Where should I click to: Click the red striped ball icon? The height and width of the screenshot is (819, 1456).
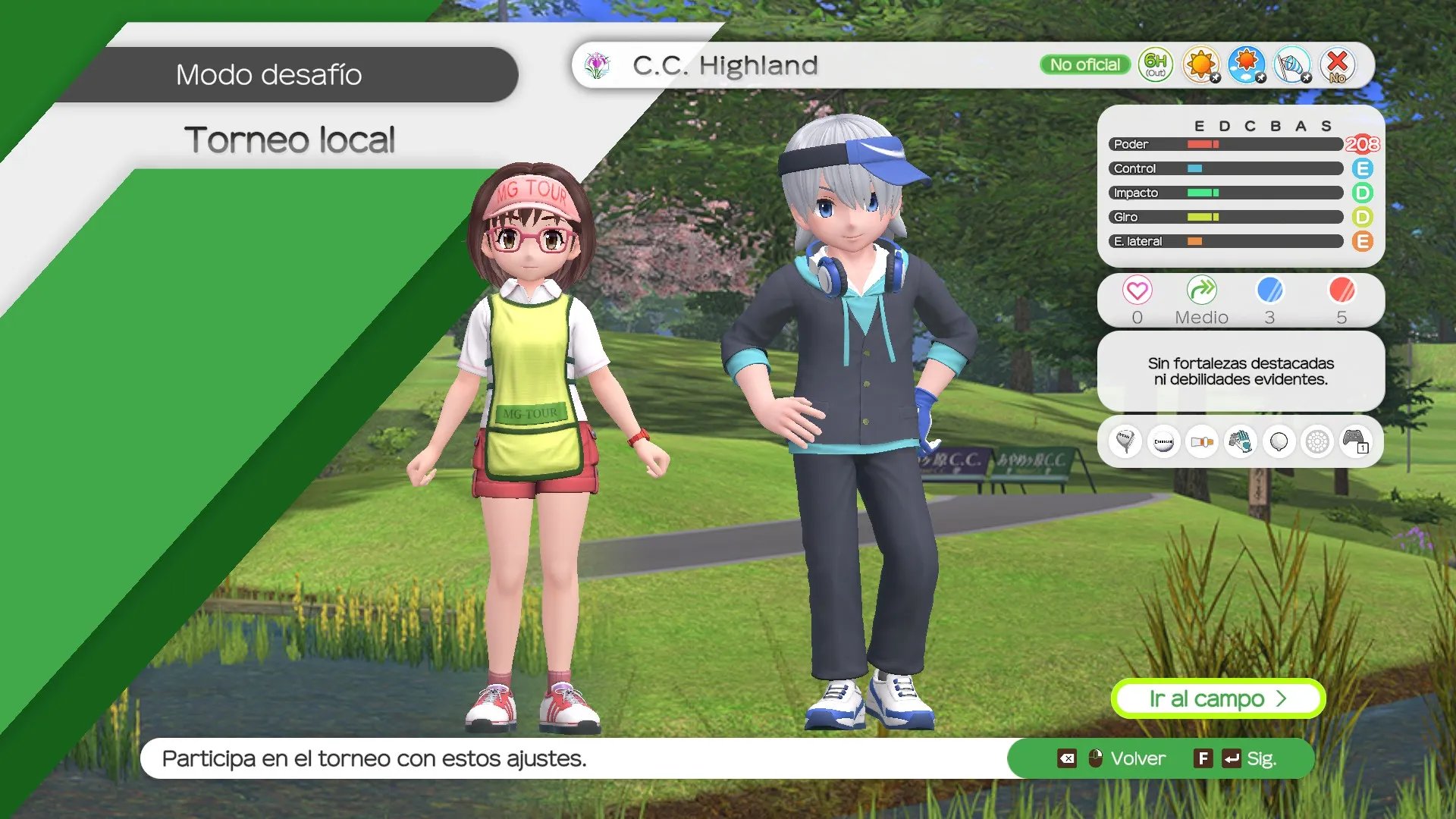tap(1341, 290)
